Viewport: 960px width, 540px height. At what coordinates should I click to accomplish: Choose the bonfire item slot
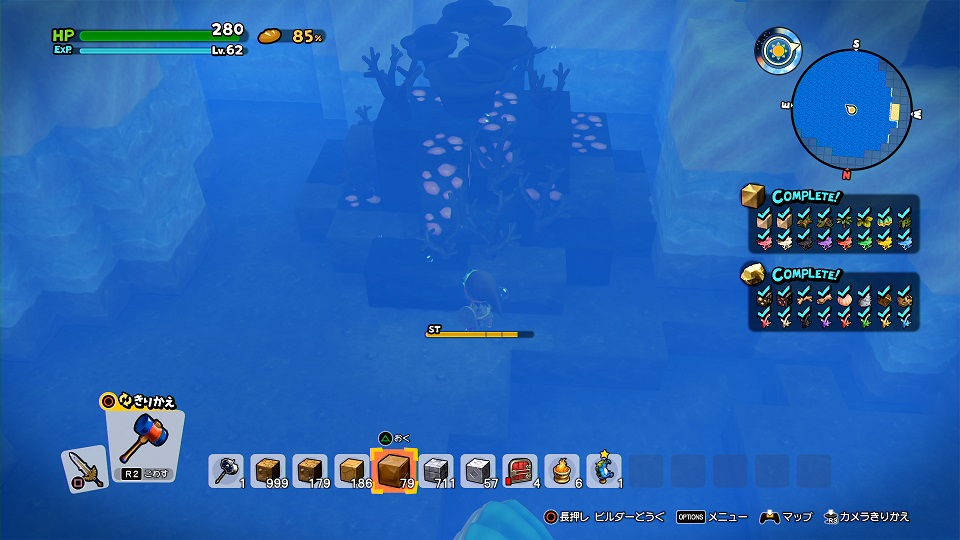click(x=562, y=470)
